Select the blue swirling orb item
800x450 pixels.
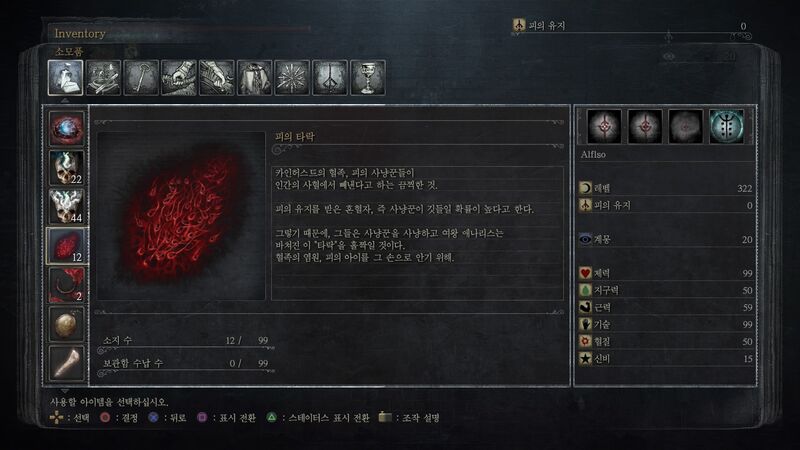(67, 128)
